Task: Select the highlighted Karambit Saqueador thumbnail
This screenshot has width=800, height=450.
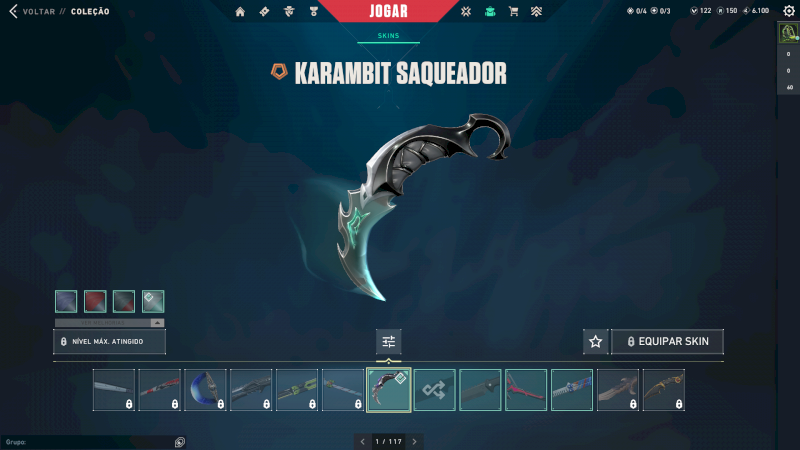Action: [x=389, y=390]
